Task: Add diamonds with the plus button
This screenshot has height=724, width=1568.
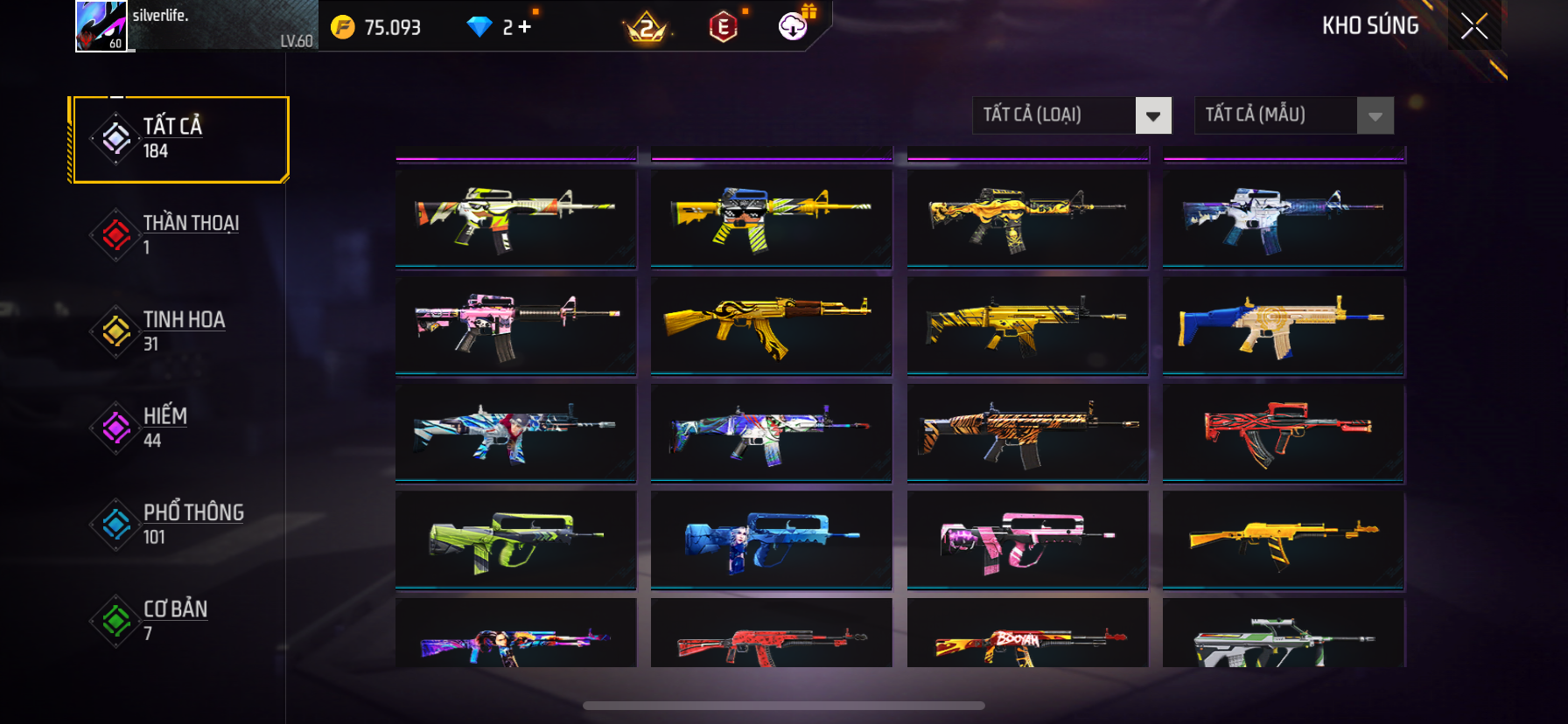Action: click(x=525, y=27)
